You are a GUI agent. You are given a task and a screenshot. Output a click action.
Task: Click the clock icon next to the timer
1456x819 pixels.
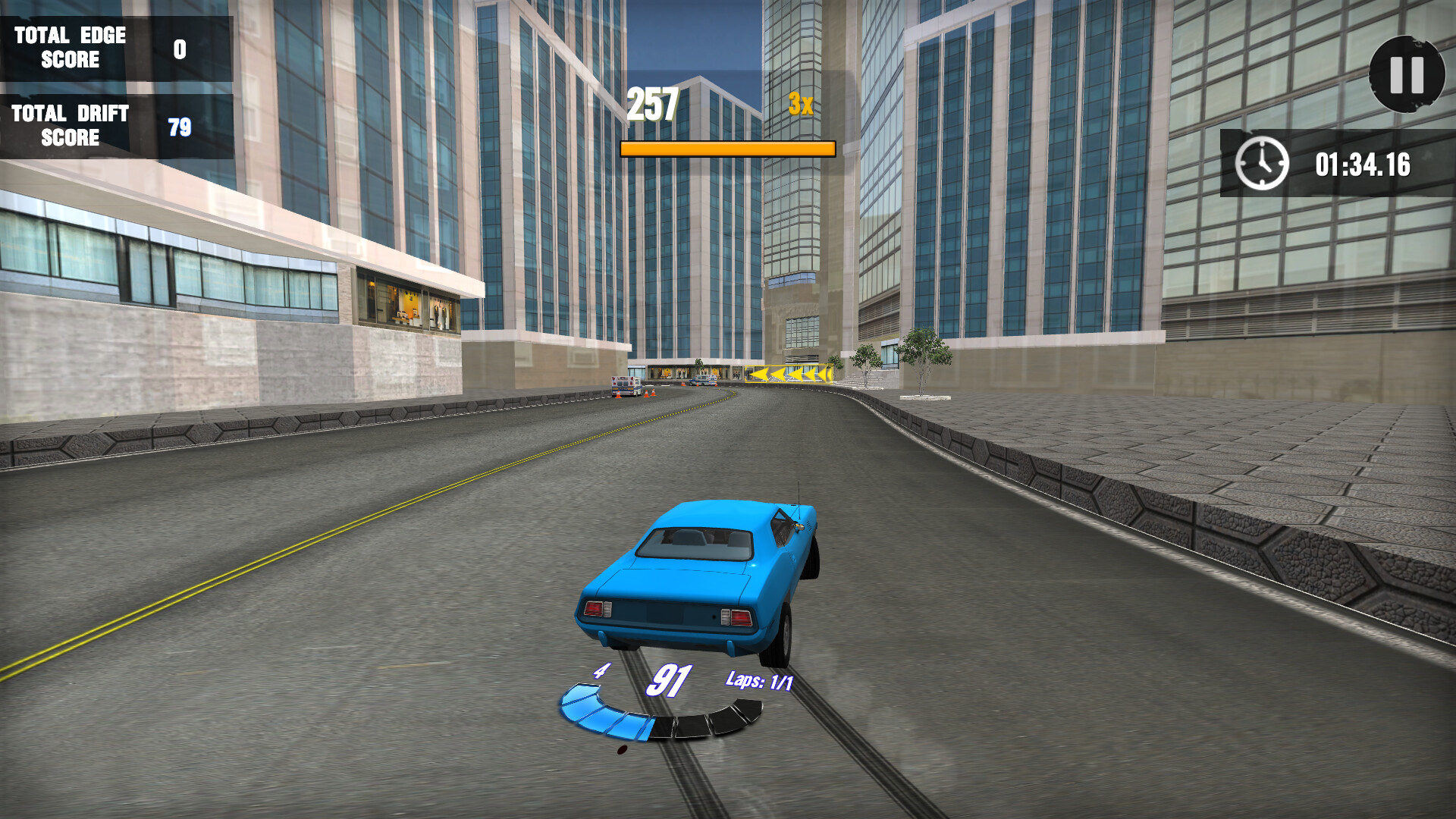click(x=1263, y=163)
